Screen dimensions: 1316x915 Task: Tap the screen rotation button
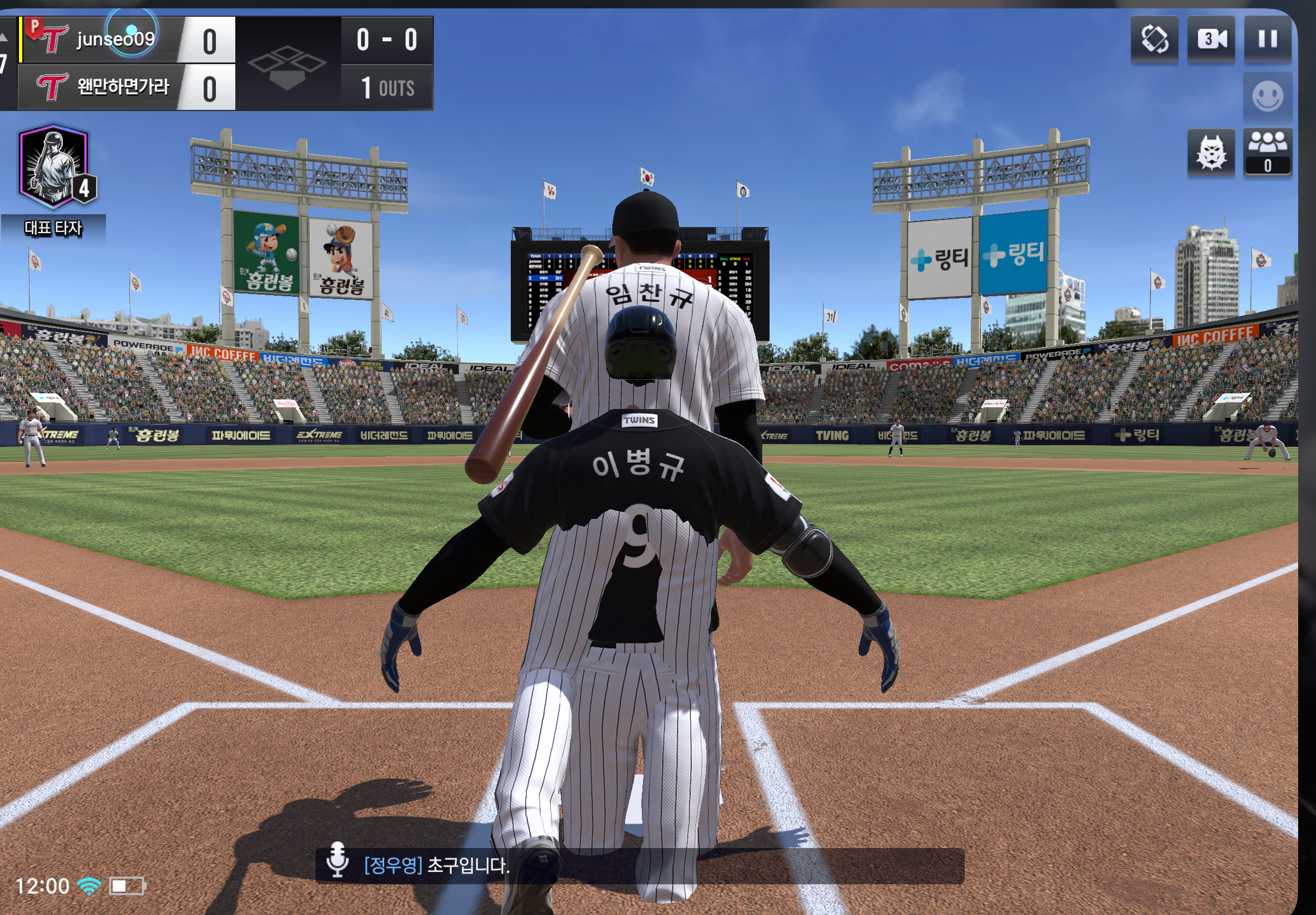1154,39
